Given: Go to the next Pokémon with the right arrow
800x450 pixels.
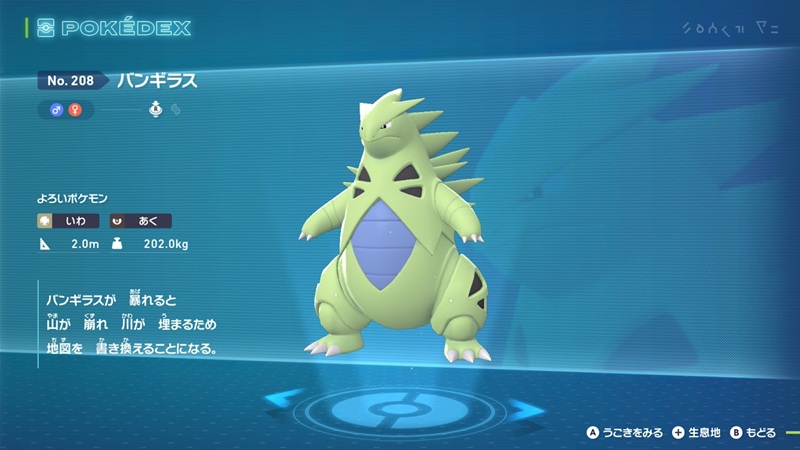Looking at the screenshot, I should click(523, 407).
